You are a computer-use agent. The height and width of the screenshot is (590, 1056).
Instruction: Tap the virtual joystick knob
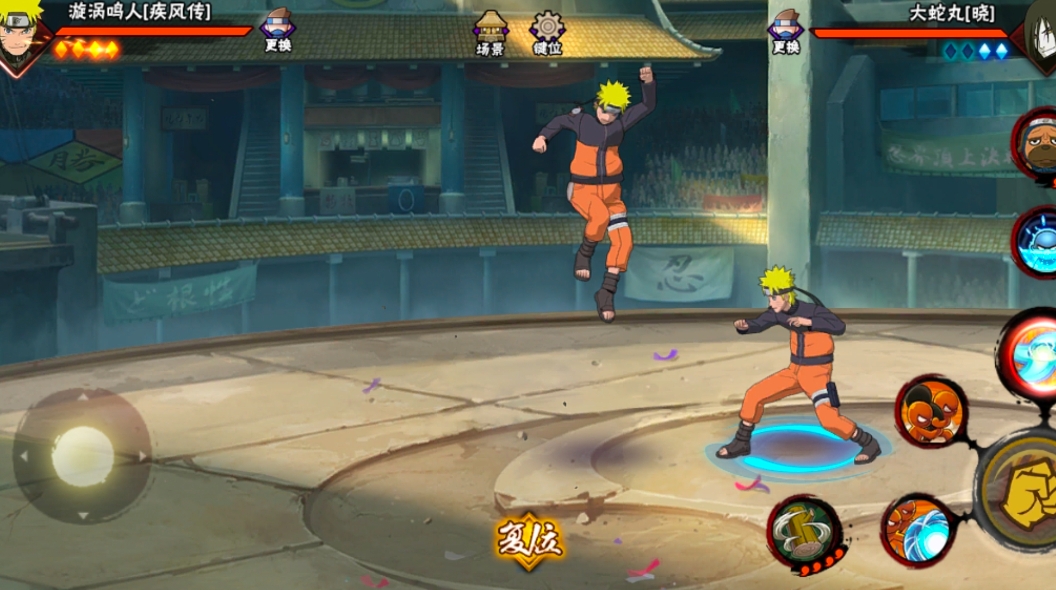point(82,456)
